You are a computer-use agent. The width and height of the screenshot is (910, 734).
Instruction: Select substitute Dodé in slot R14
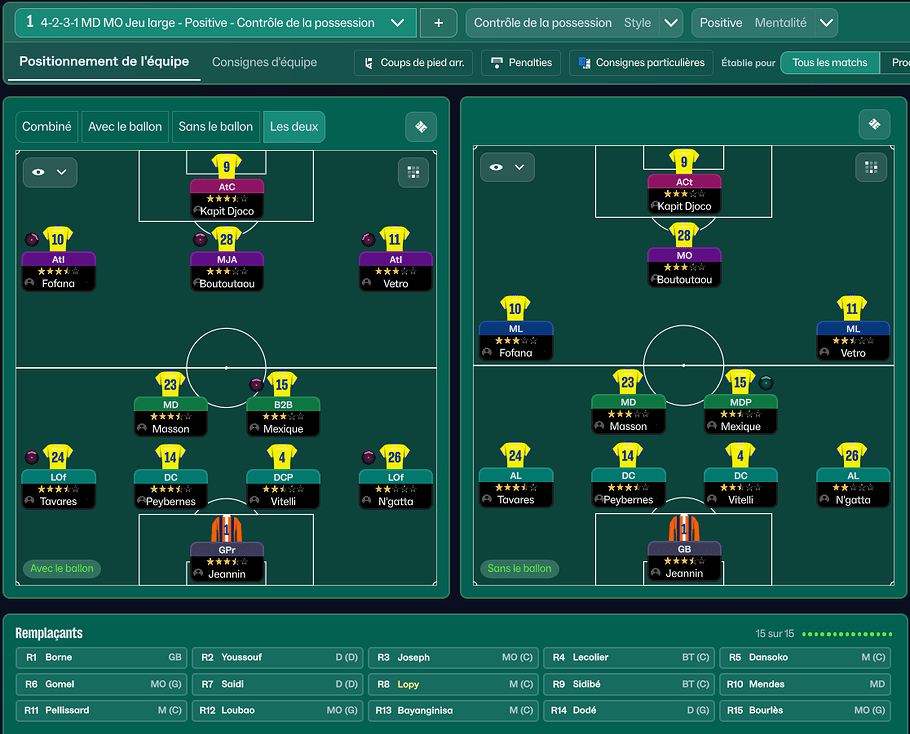coord(628,711)
